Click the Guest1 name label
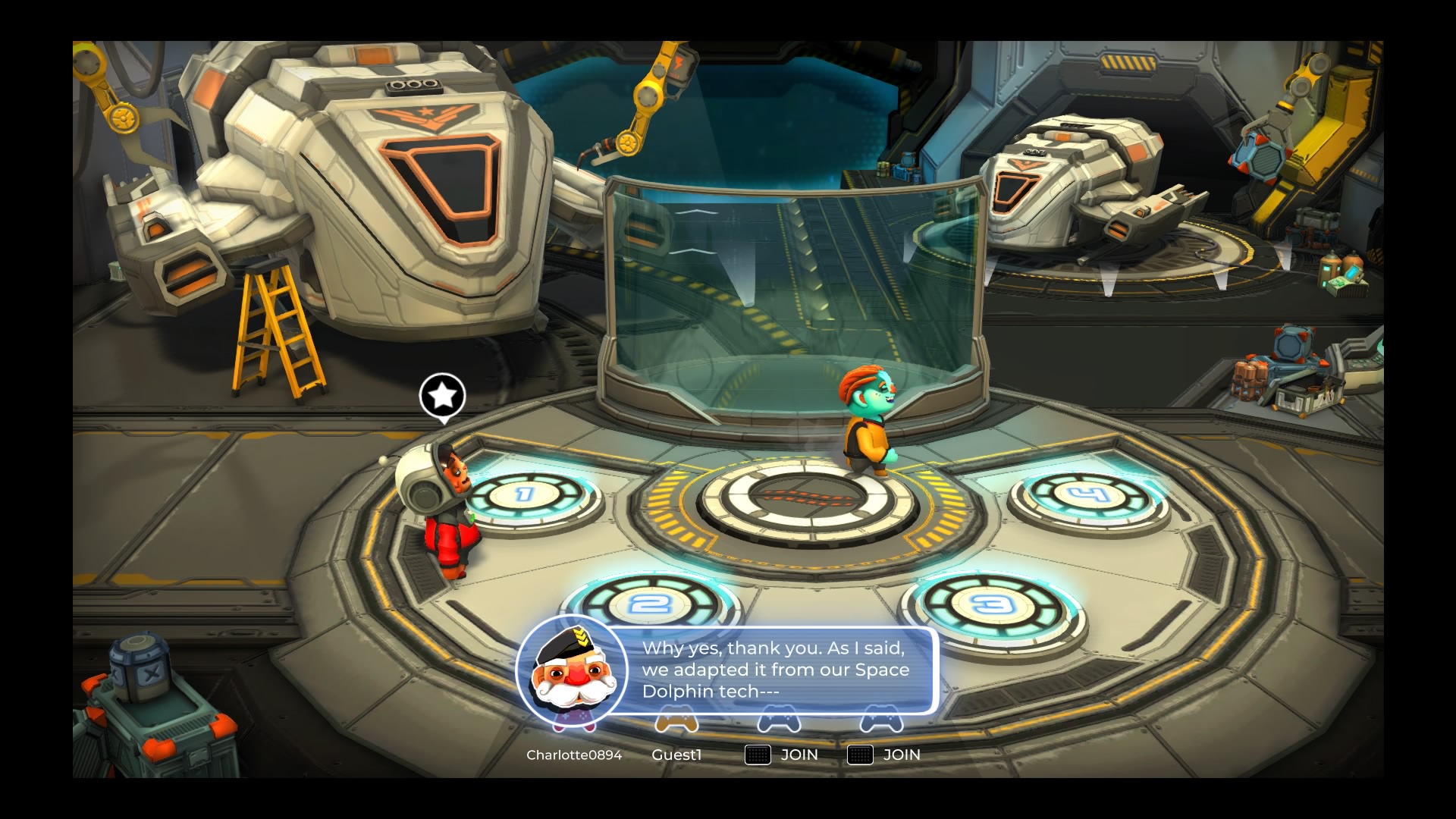The image size is (1456, 819). [x=678, y=755]
